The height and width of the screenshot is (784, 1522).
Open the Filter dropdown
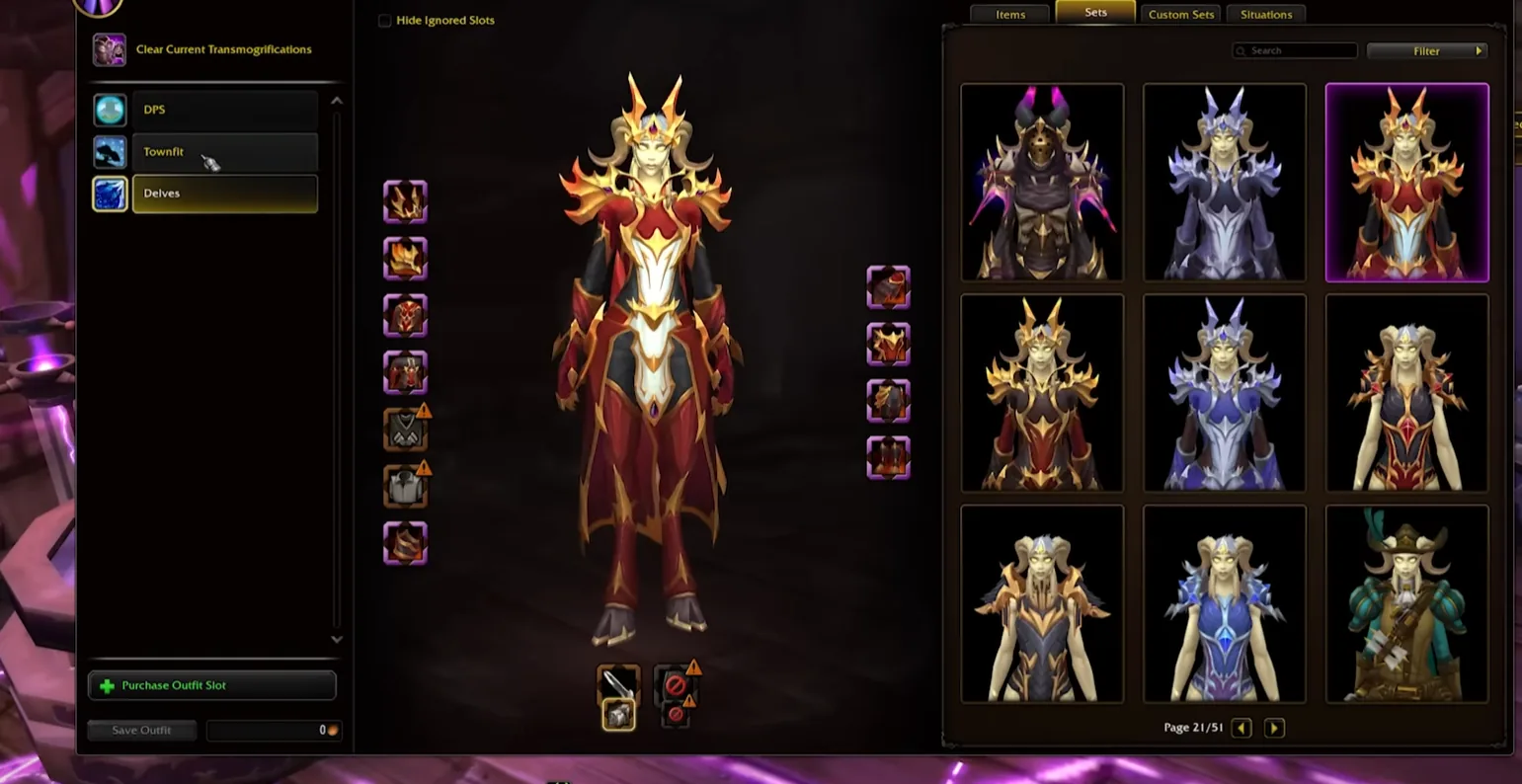pos(1426,50)
